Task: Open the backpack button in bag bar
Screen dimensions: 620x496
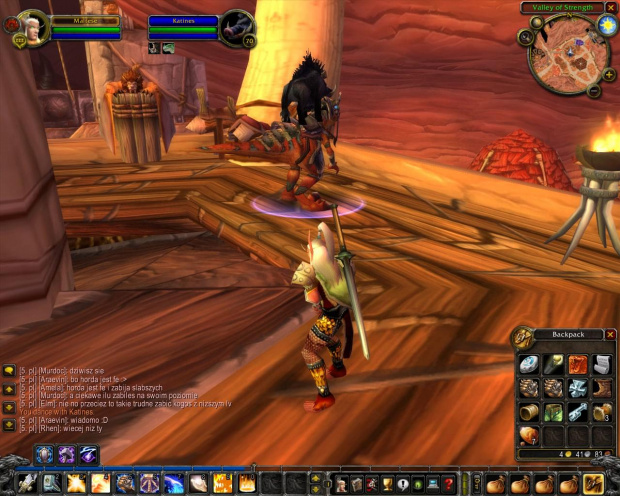Action: tap(594, 483)
